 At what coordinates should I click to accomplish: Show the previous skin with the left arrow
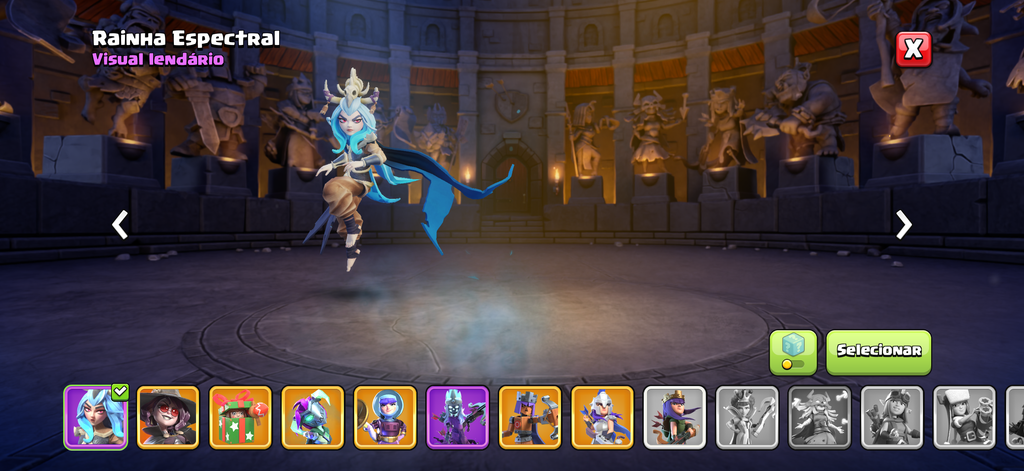click(x=120, y=225)
